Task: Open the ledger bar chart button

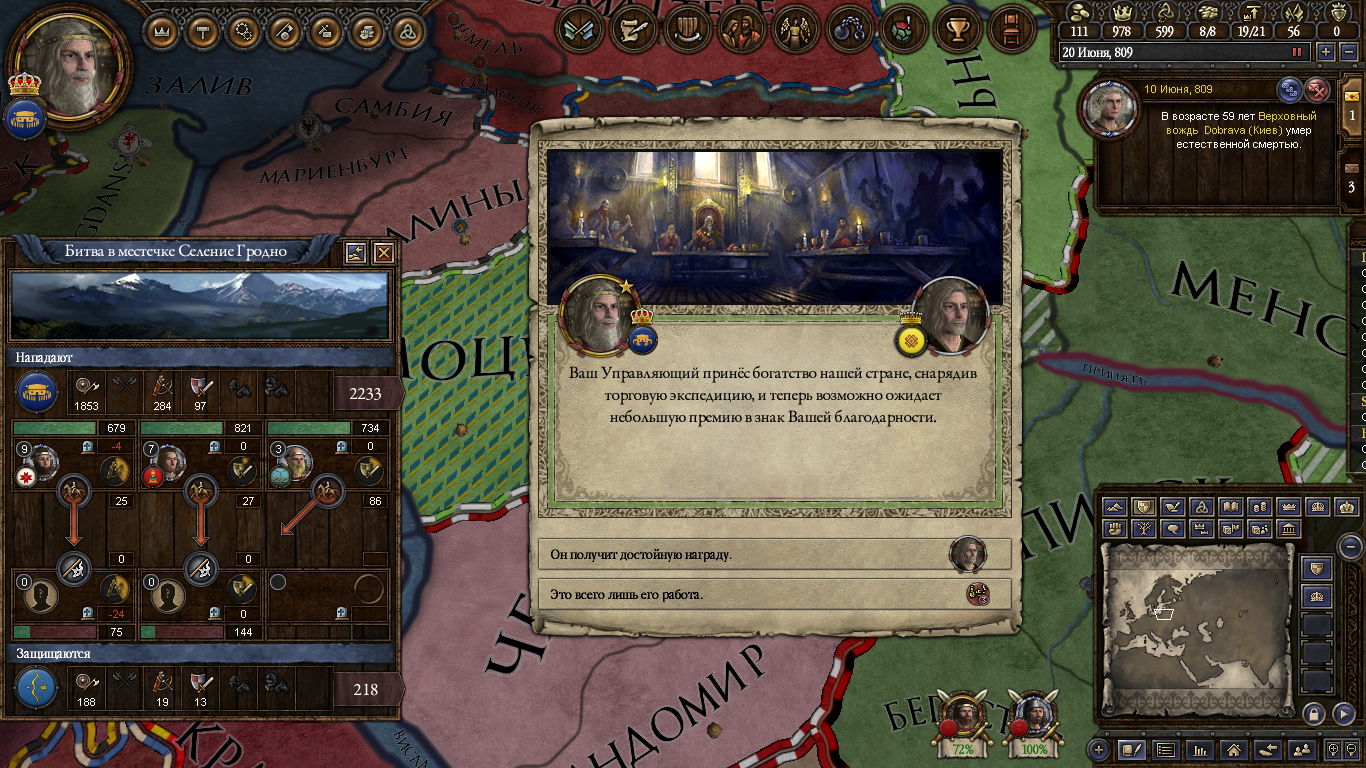Action: [x=1200, y=749]
